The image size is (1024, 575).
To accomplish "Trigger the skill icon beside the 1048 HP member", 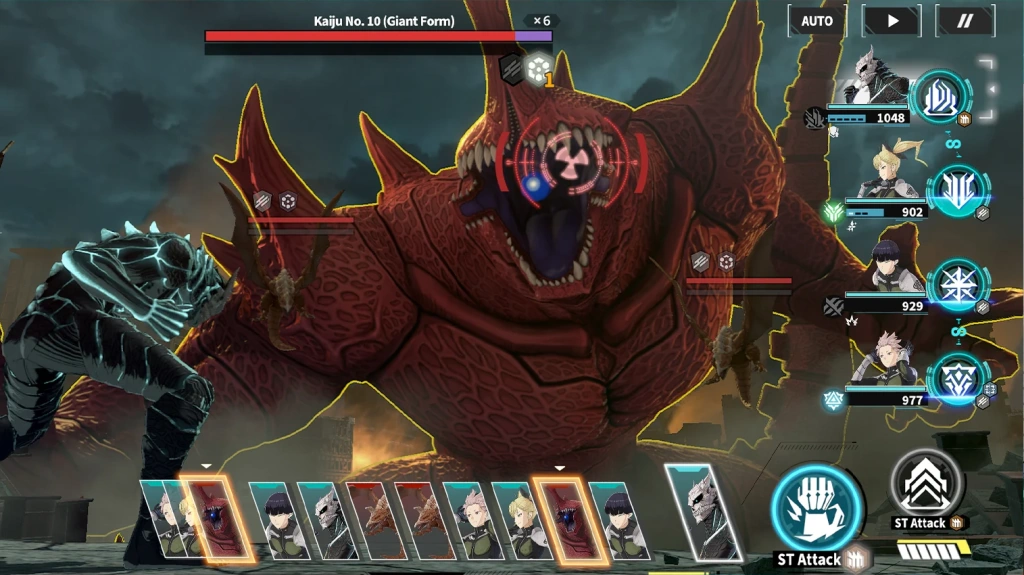I will (x=940, y=96).
